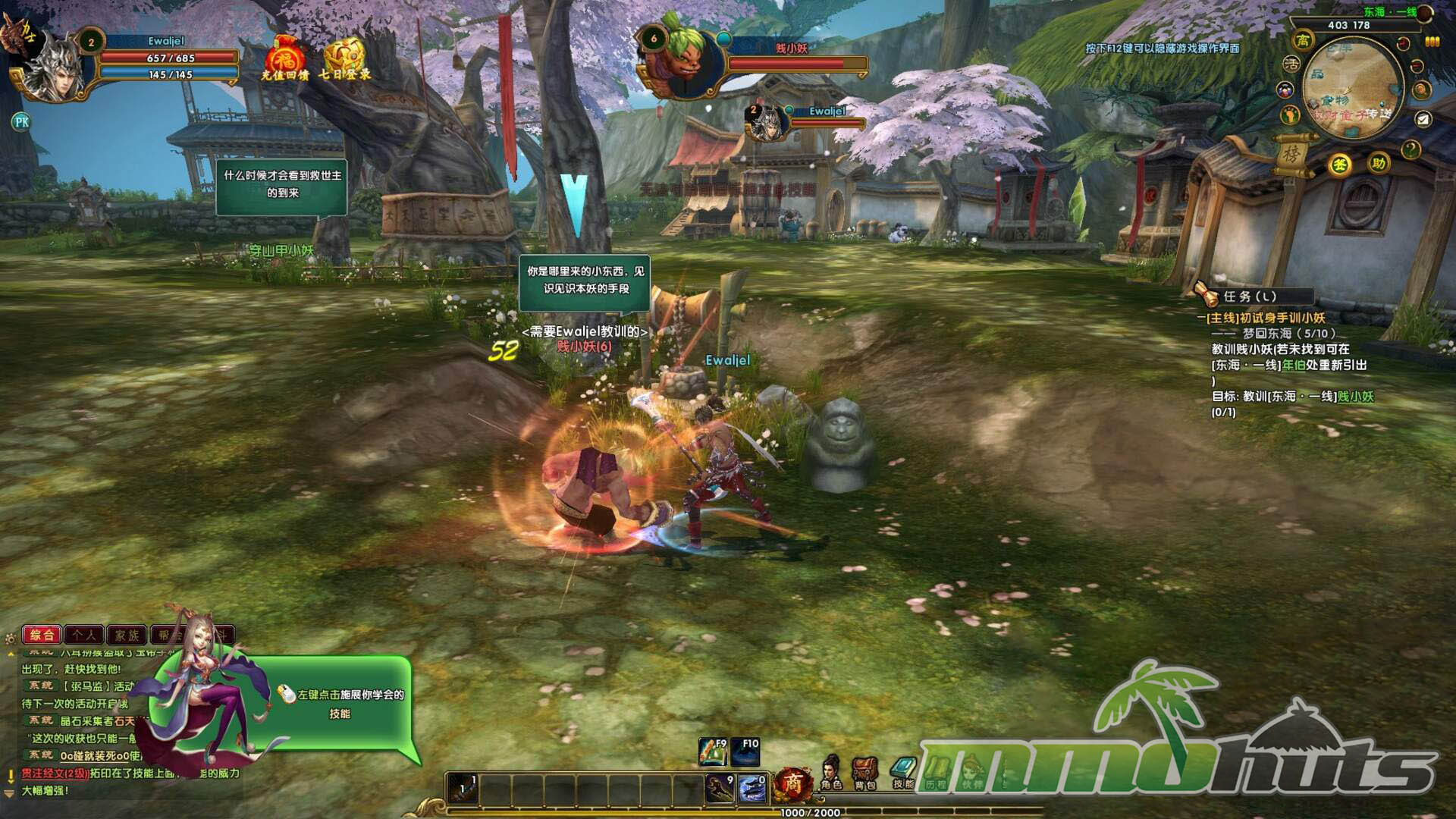Switch to the 个人 chat tab
This screenshot has height=819, width=1456.
(x=85, y=635)
